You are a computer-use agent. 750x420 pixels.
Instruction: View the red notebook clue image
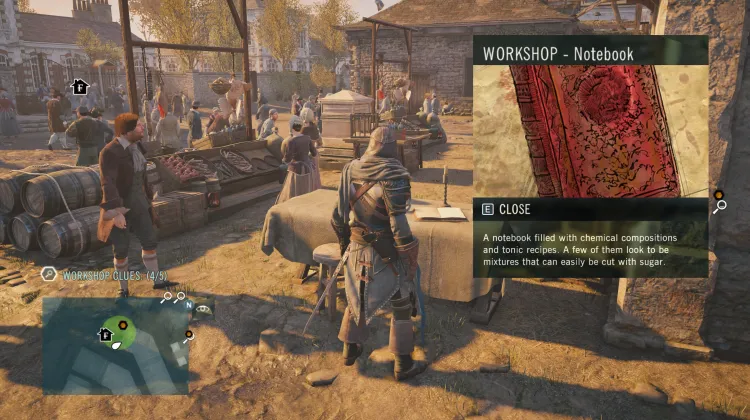[590, 130]
